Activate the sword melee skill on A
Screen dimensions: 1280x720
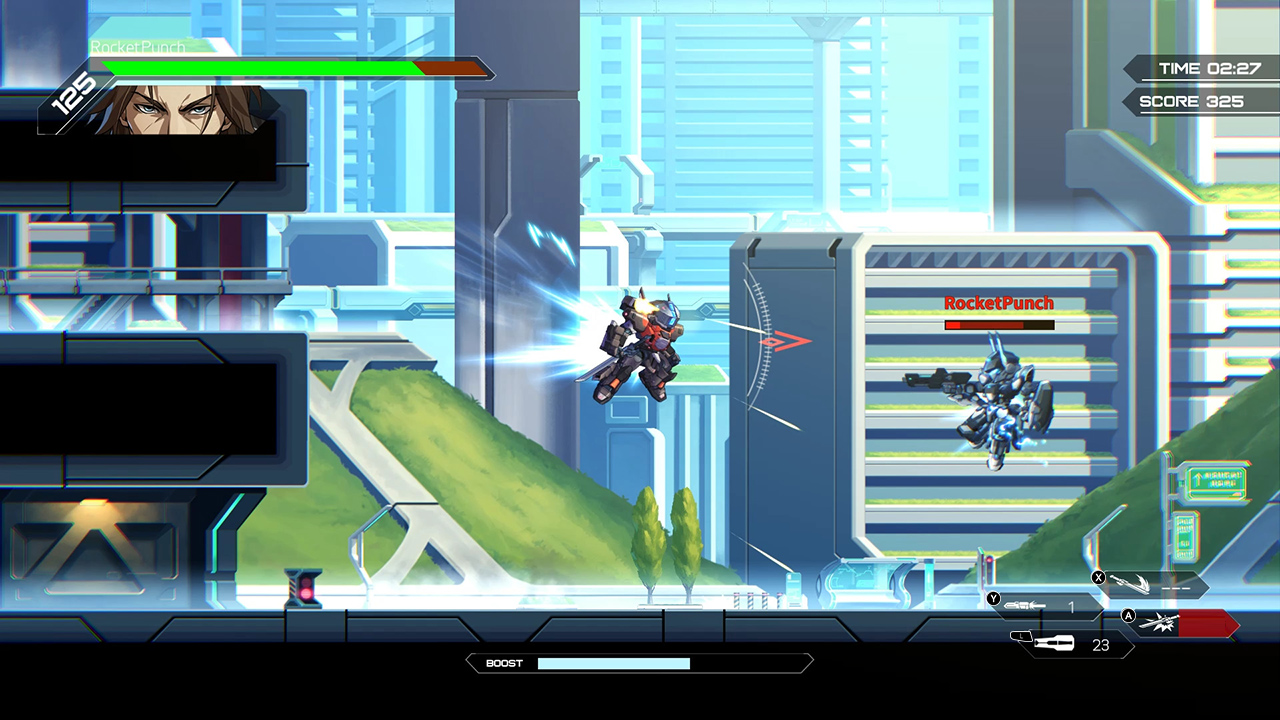1159,622
